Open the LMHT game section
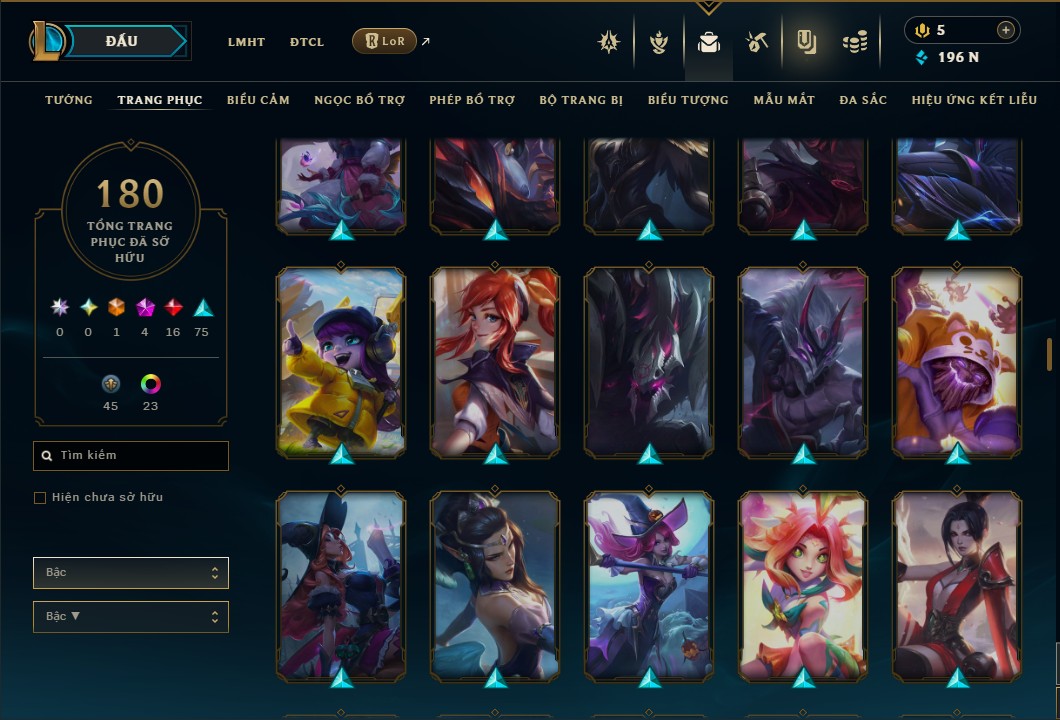 click(x=246, y=42)
